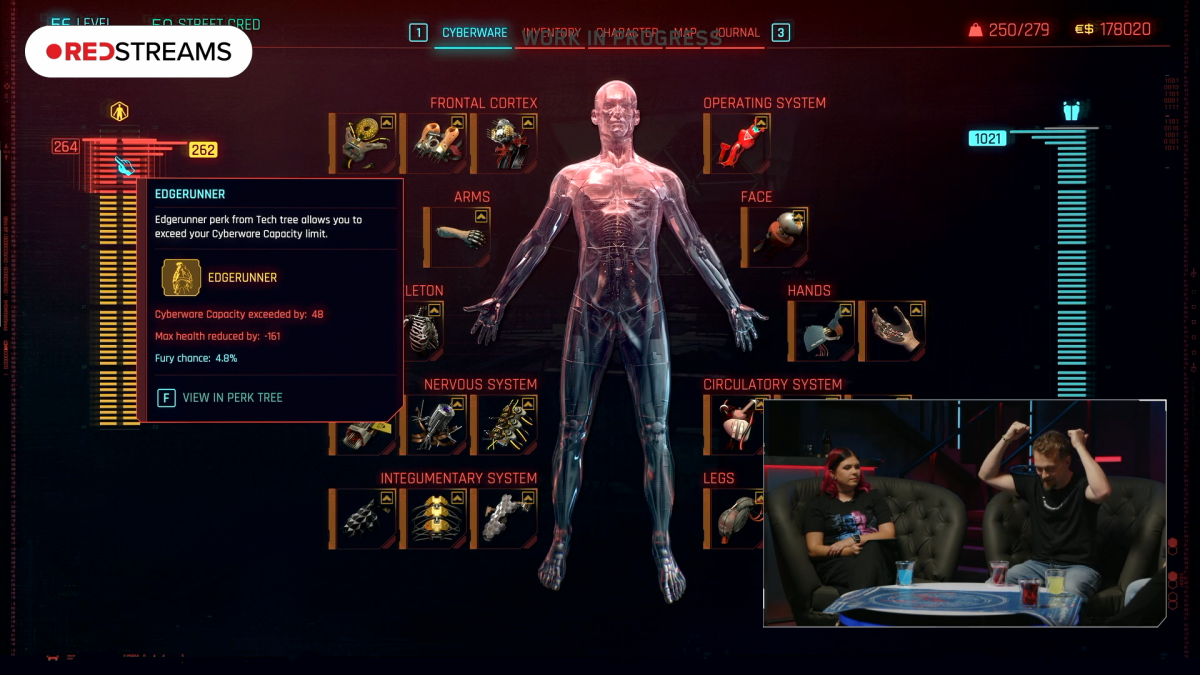Select the blue armor icon above gauge
The height and width of the screenshot is (675, 1200).
tap(1071, 111)
